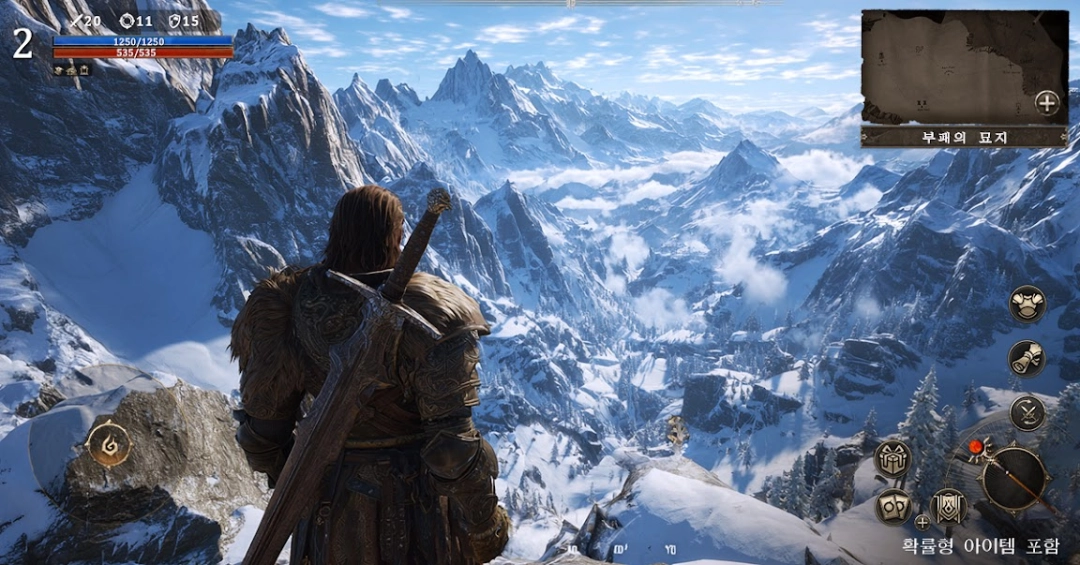Tap the large staff attack button
Screen dimensions: 1080x565
pos(1014,480)
